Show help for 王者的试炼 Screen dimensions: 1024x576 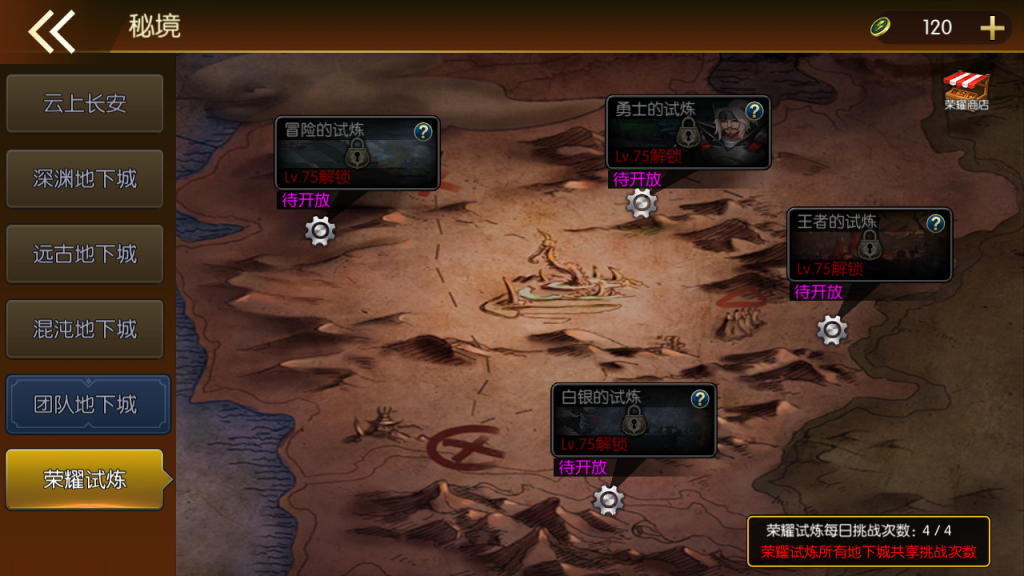935,223
